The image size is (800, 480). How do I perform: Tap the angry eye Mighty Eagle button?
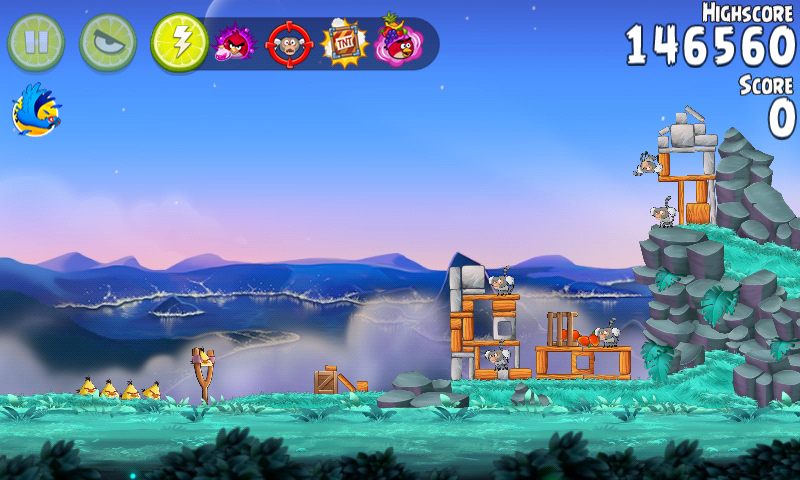click(108, 42)
